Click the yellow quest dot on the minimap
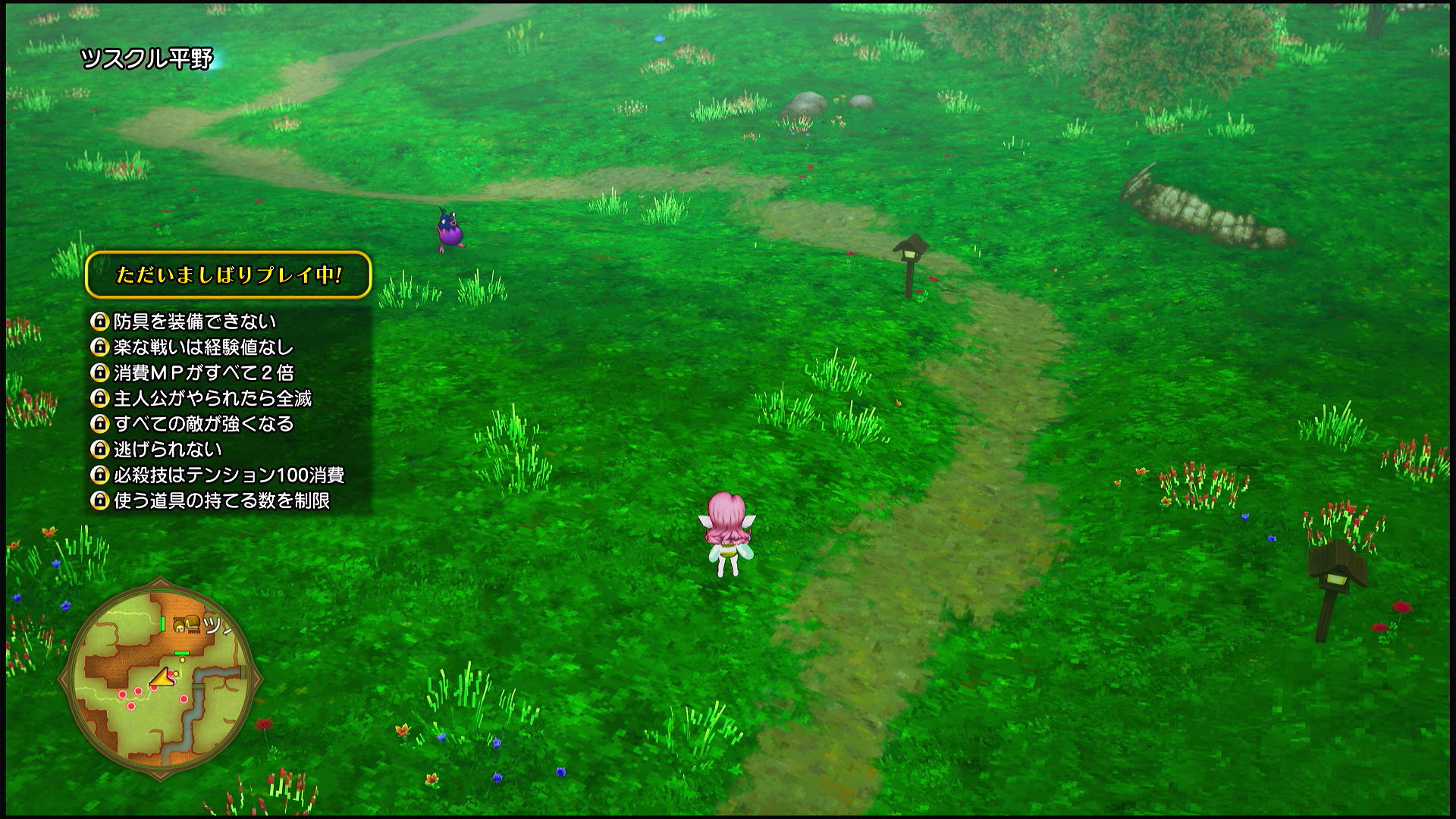This screenshot has width=1456, height=819. pyautogui.click(x=182, y=660)
